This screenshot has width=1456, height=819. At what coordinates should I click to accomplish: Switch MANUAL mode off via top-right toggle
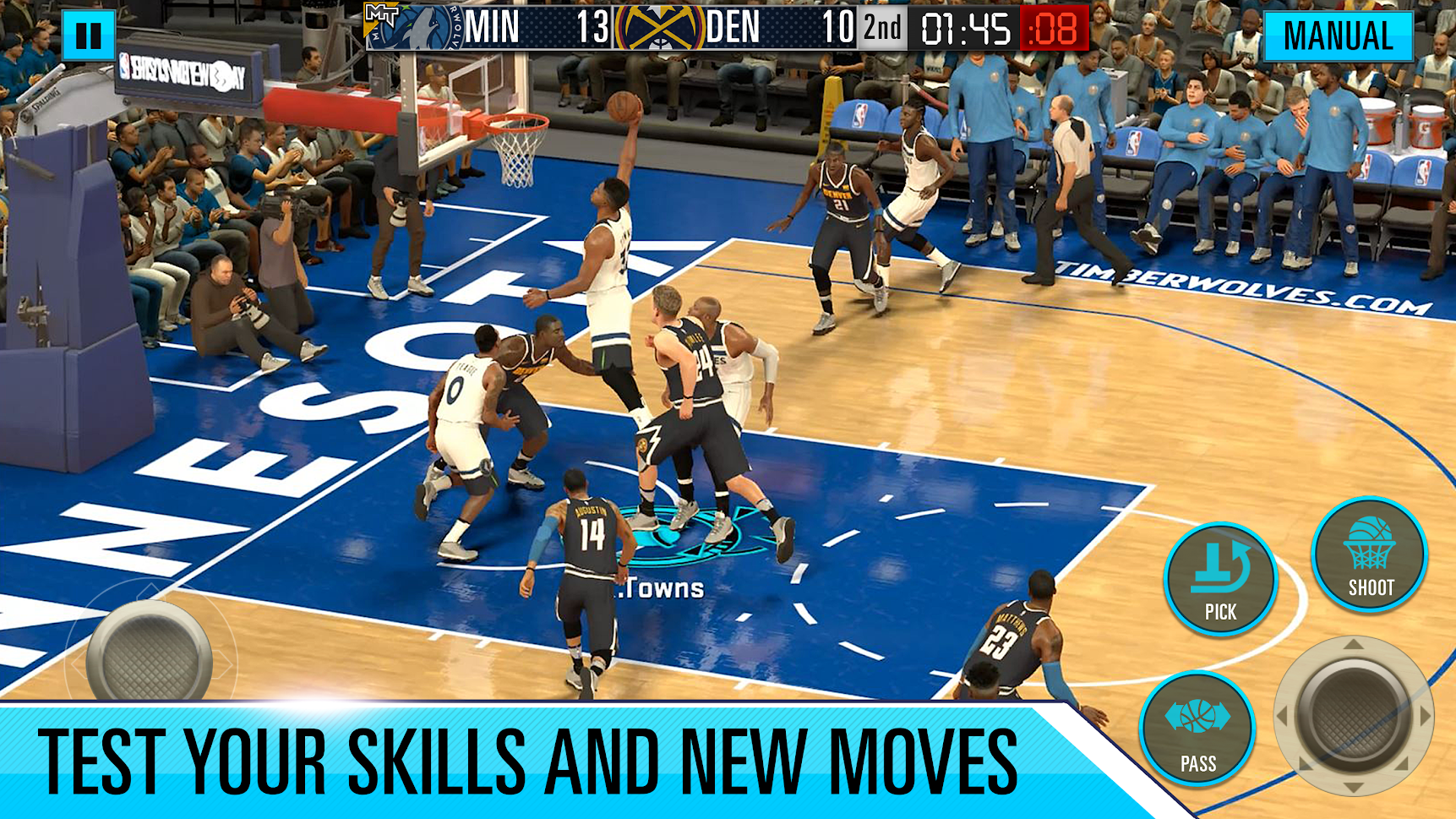(x=1339, y=36)
